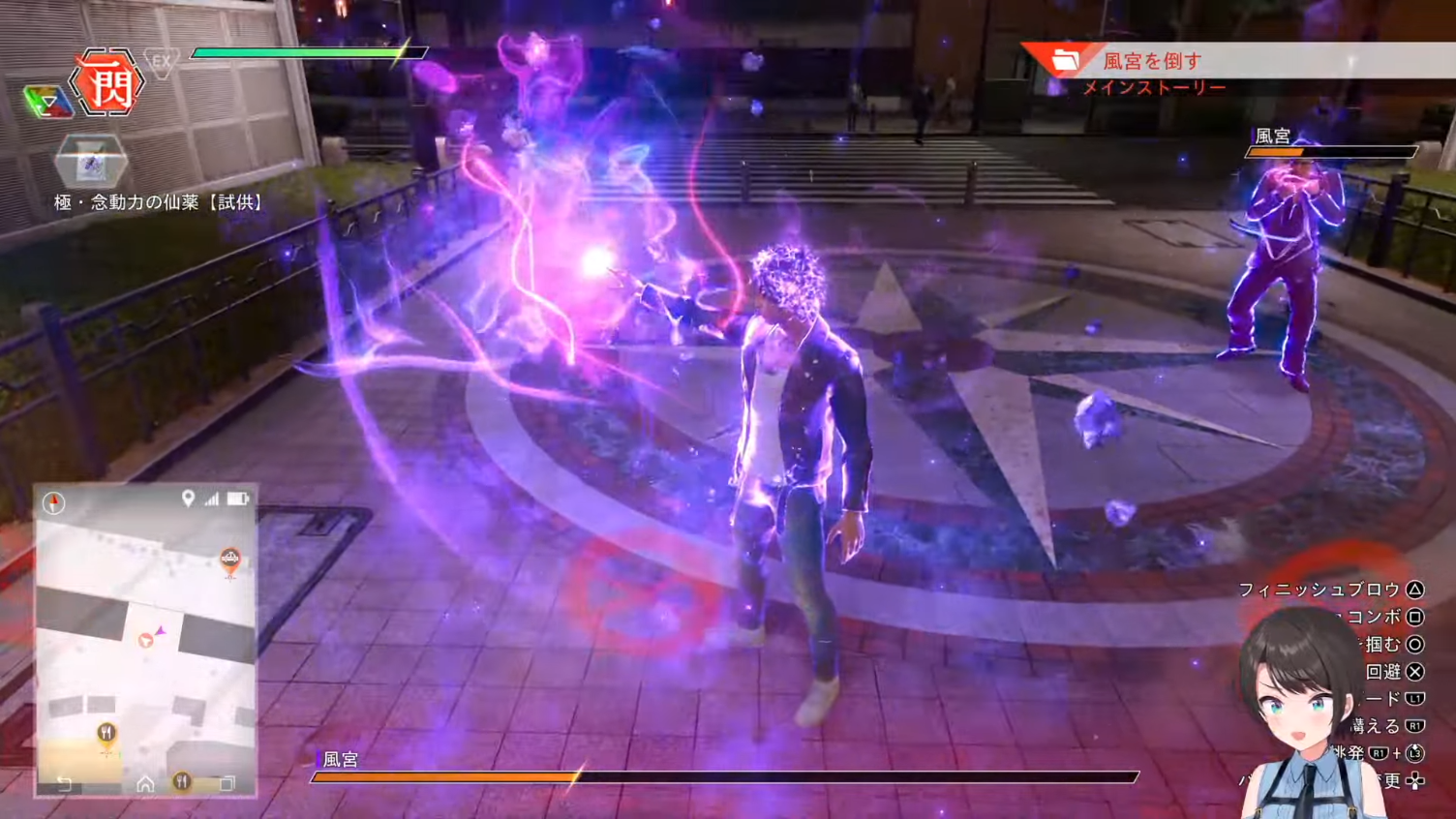Use the 極・念動力の仙薬 extract item slot
The image size is (1456, 819).
point(91,162)
